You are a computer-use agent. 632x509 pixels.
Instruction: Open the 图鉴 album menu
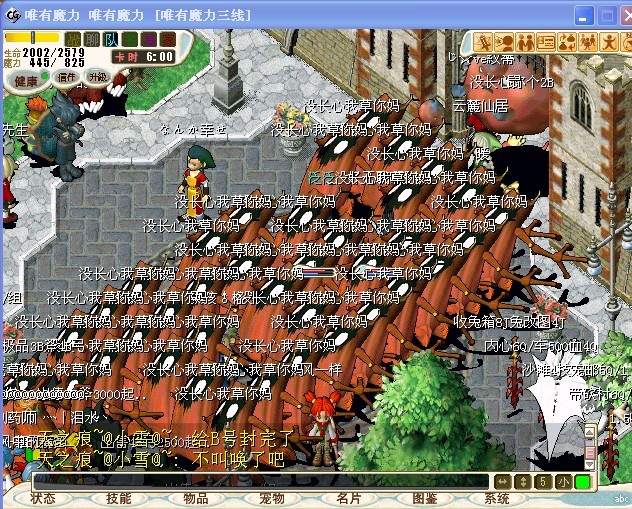424,498
